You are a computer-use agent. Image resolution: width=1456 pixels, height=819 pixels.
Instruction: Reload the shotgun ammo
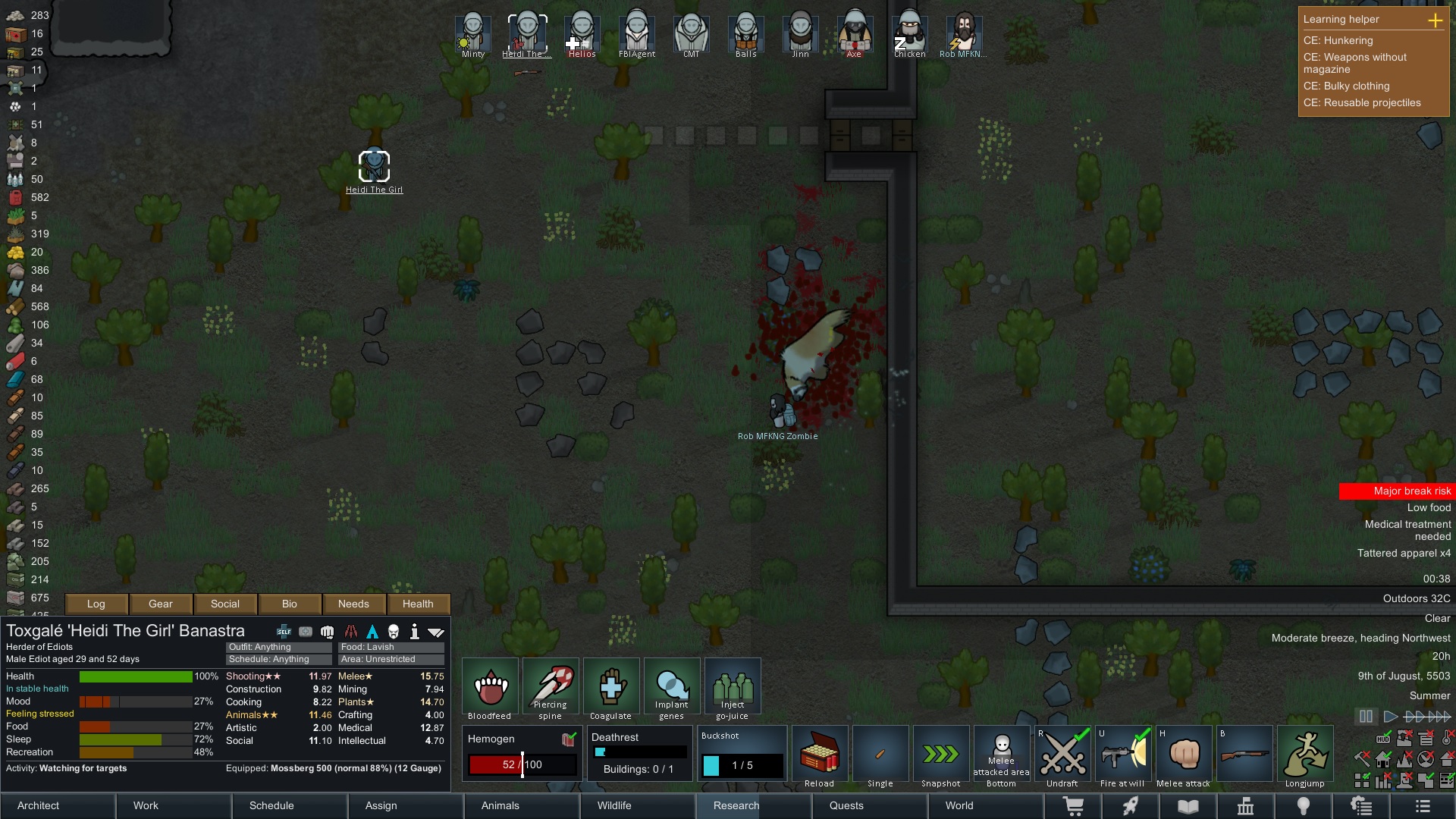(820, 757)
